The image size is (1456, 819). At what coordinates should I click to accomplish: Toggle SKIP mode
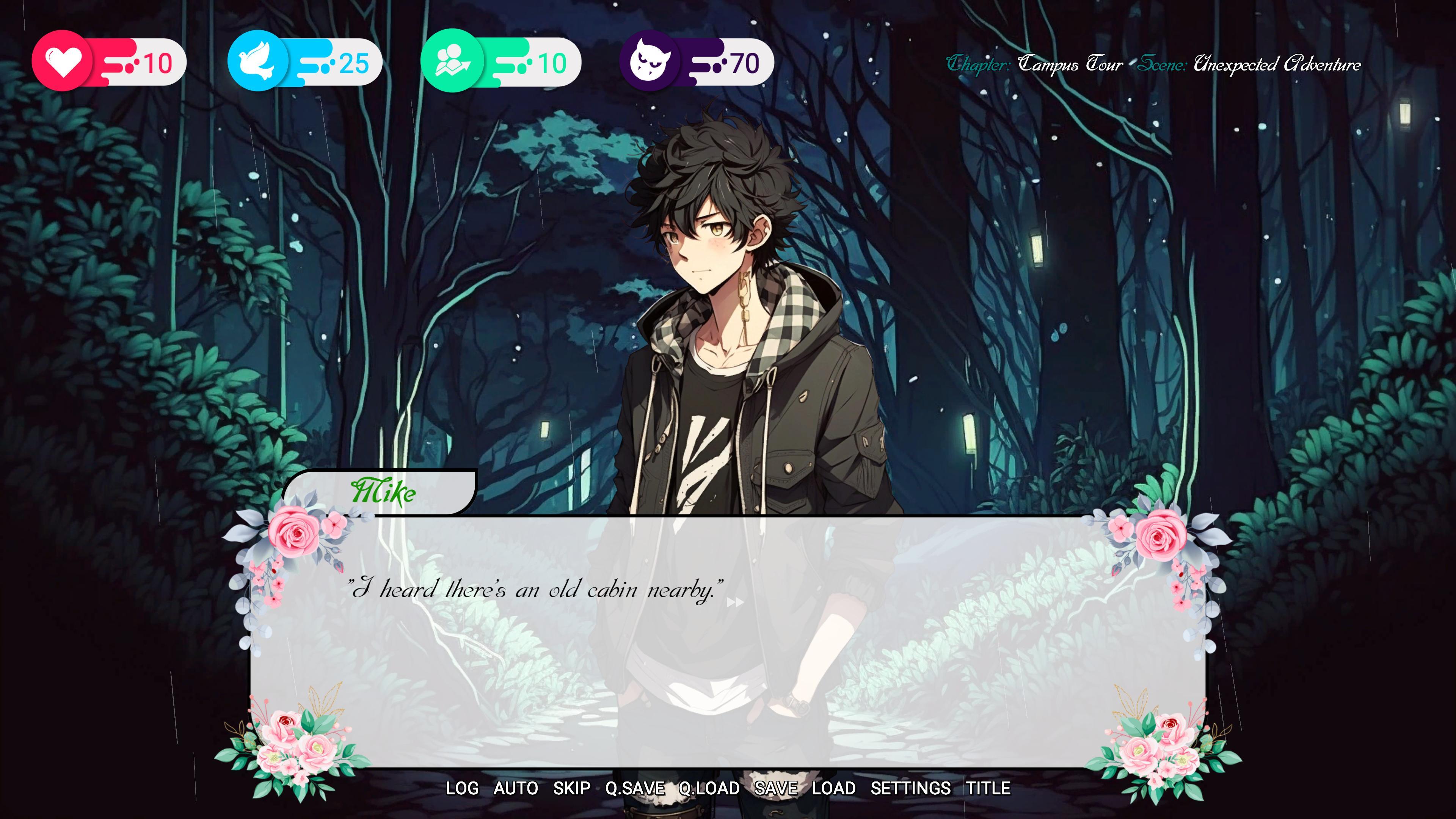[x=571, y=788]
